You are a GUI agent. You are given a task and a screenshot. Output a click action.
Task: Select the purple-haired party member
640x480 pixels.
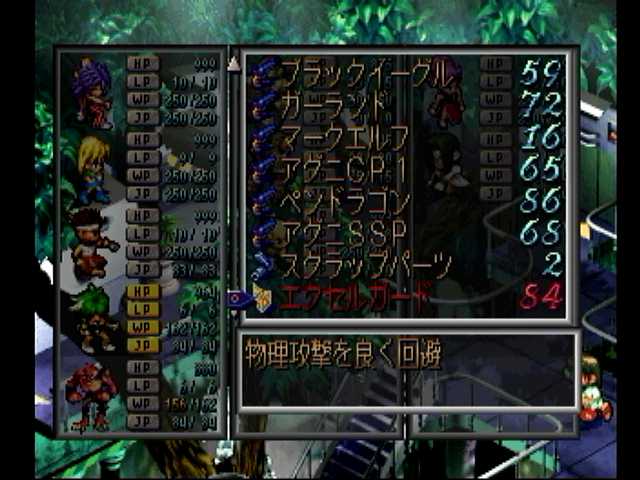click(x=92, y=92)
